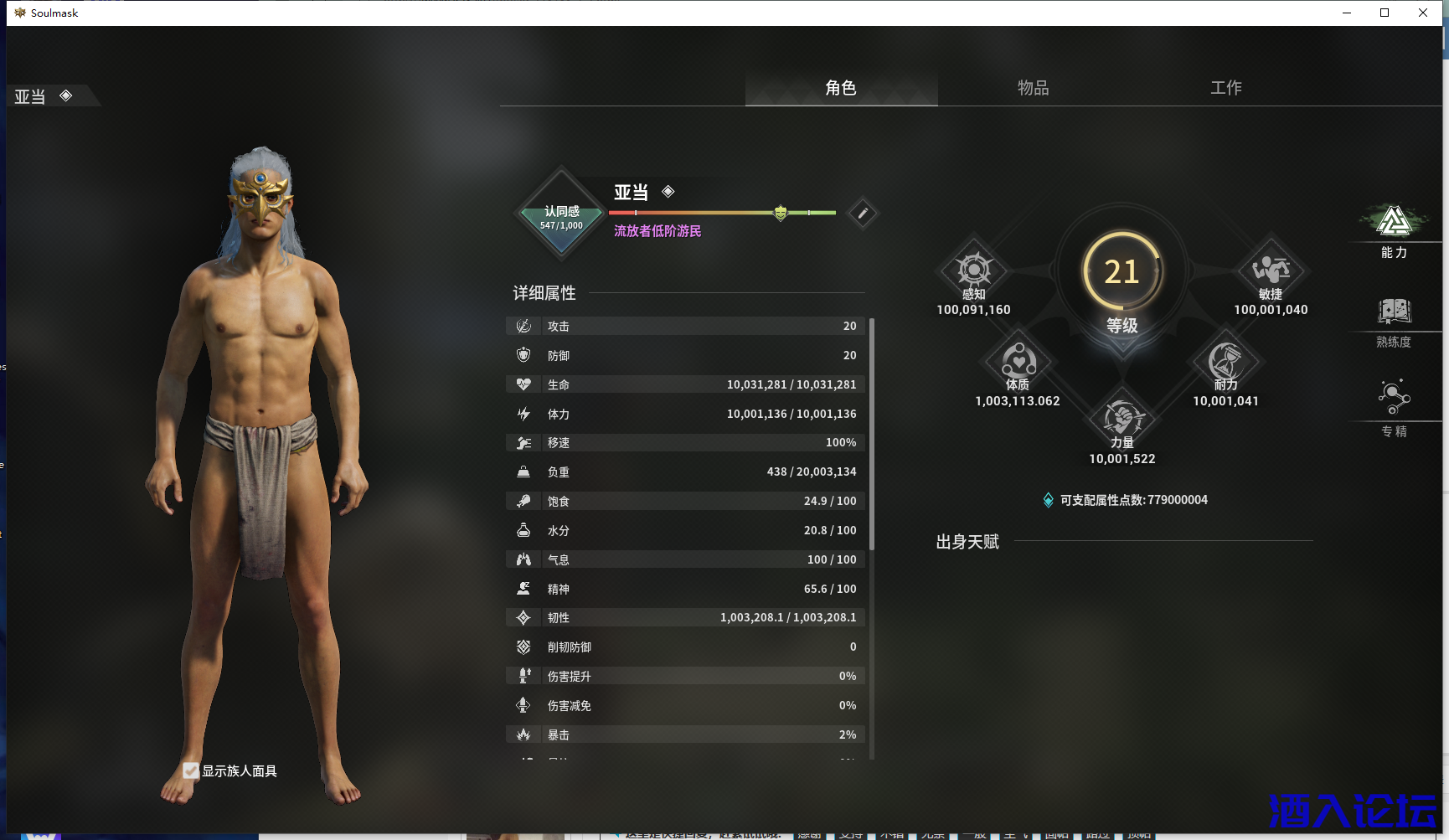1449x840 pixels.
Task: Open the 熟练度 (Proficiency) panel
Action: point(1392,314)
